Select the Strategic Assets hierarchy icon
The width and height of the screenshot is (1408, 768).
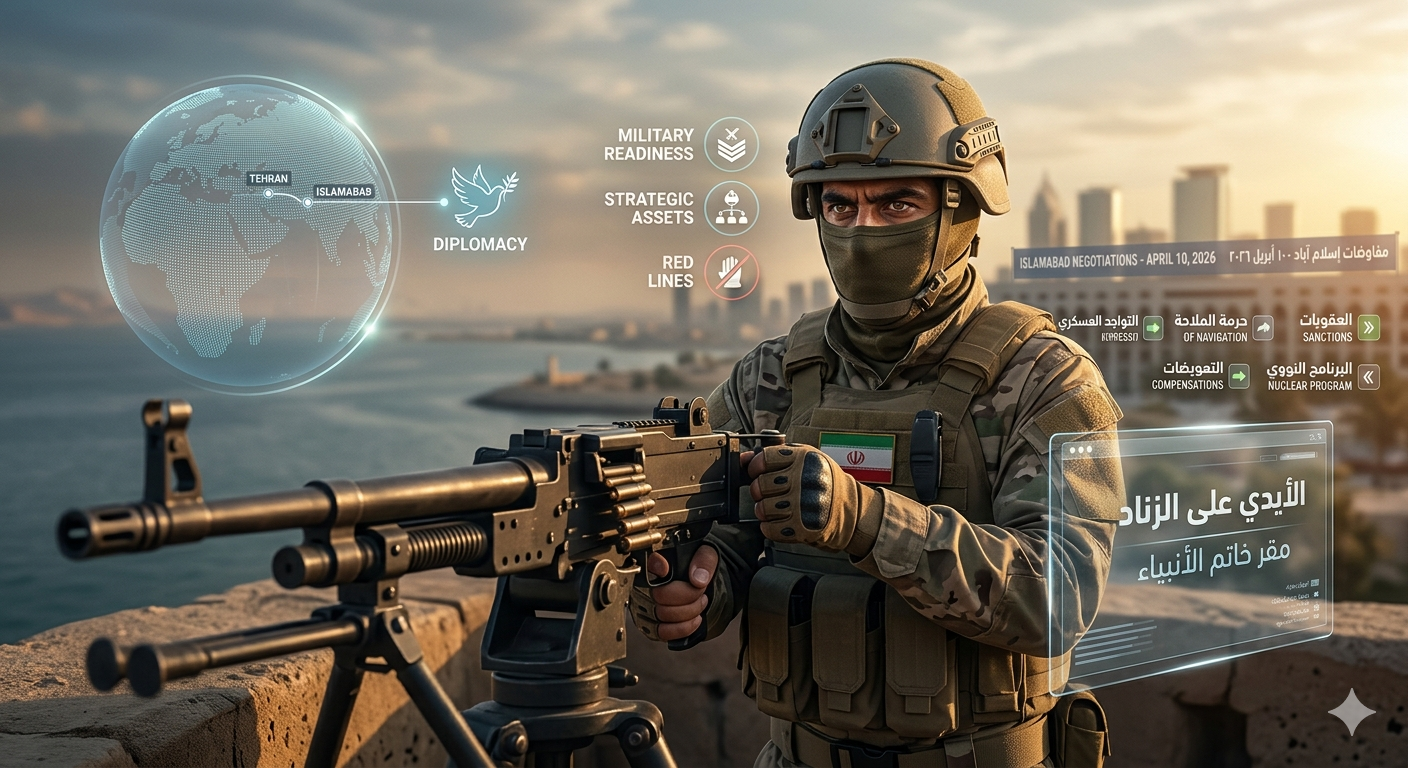[x=731, y=208]
